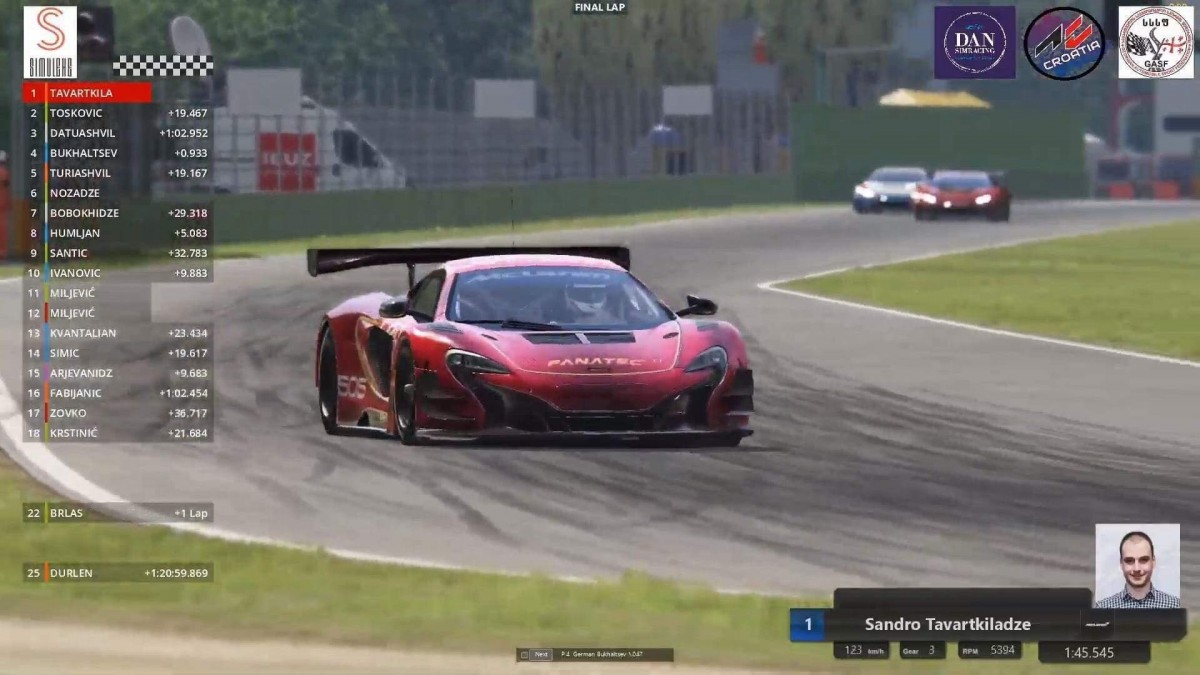Pick Simic from the standings list
1200x675 pixels.
118,353
